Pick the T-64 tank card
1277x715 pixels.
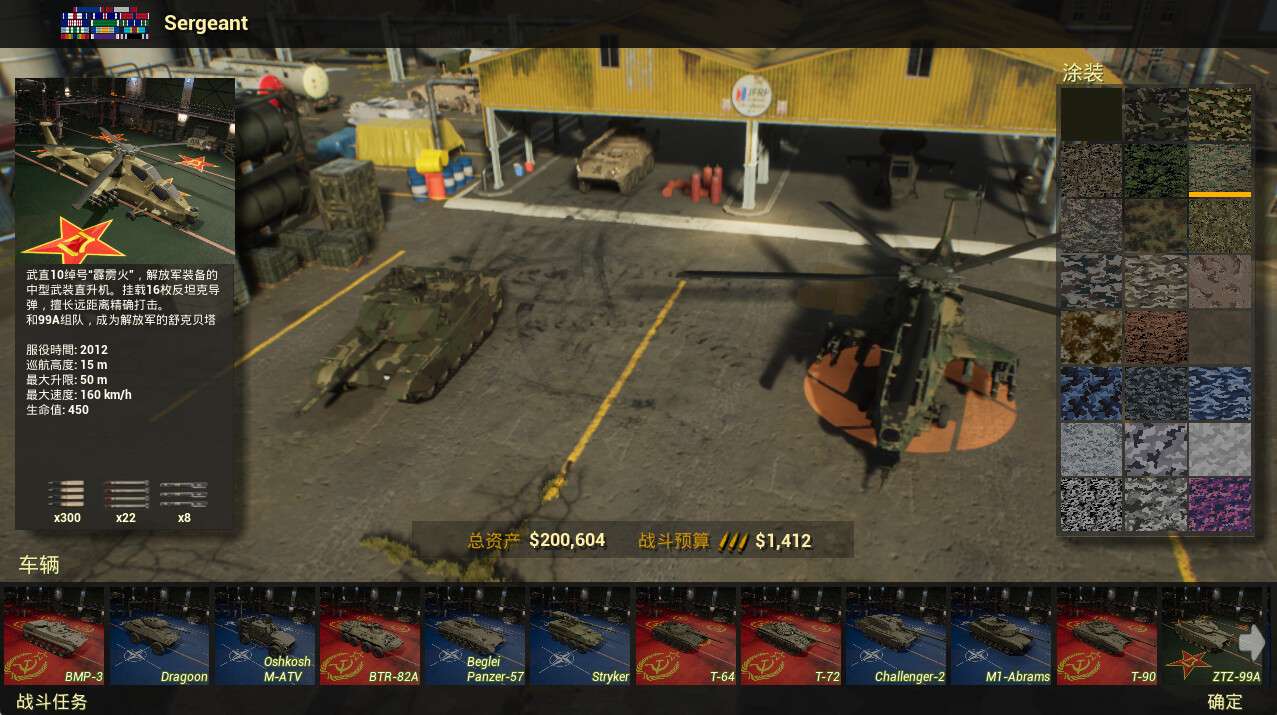(686, 636)
